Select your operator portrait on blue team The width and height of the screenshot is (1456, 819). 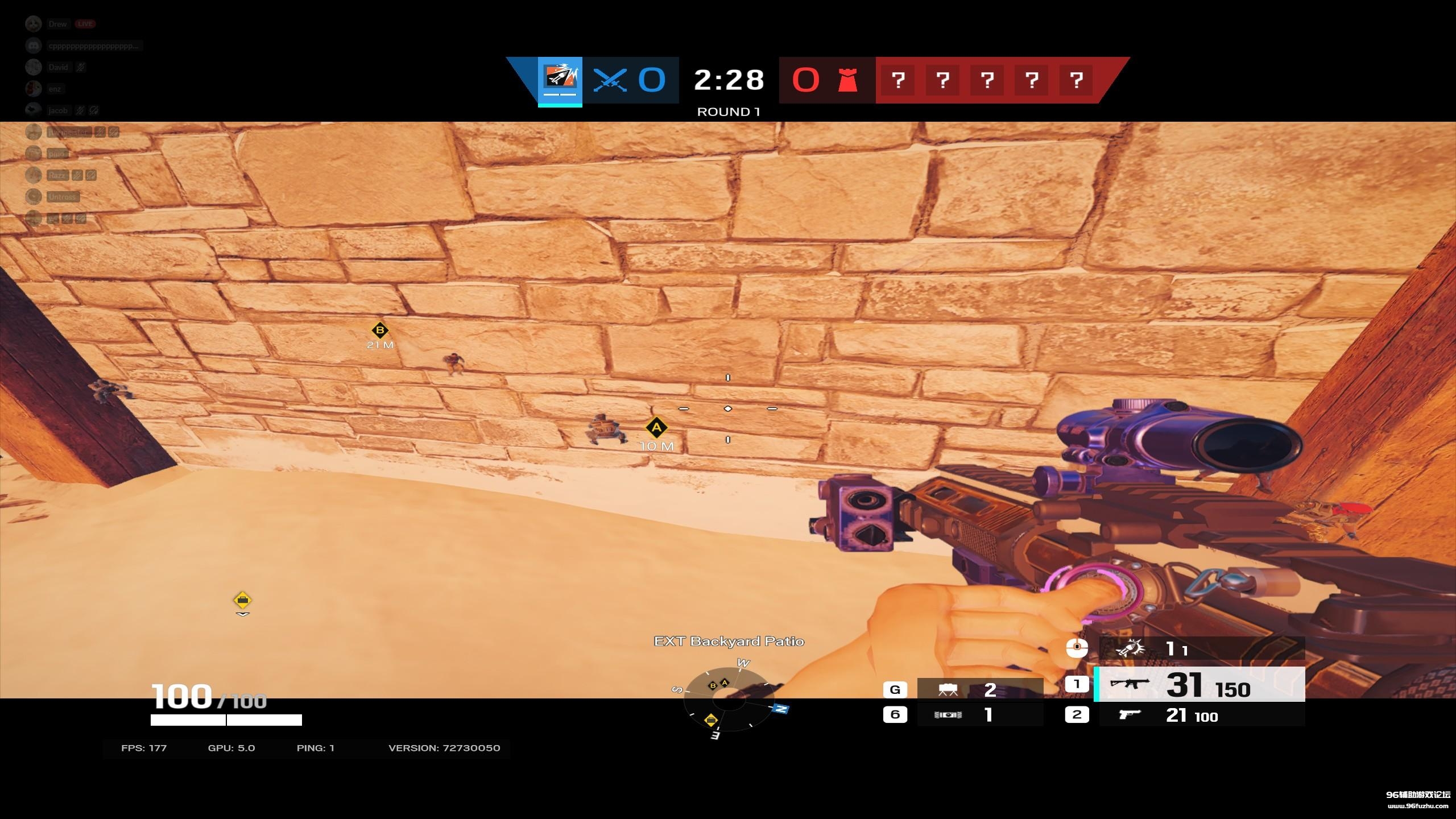point(560,80)
